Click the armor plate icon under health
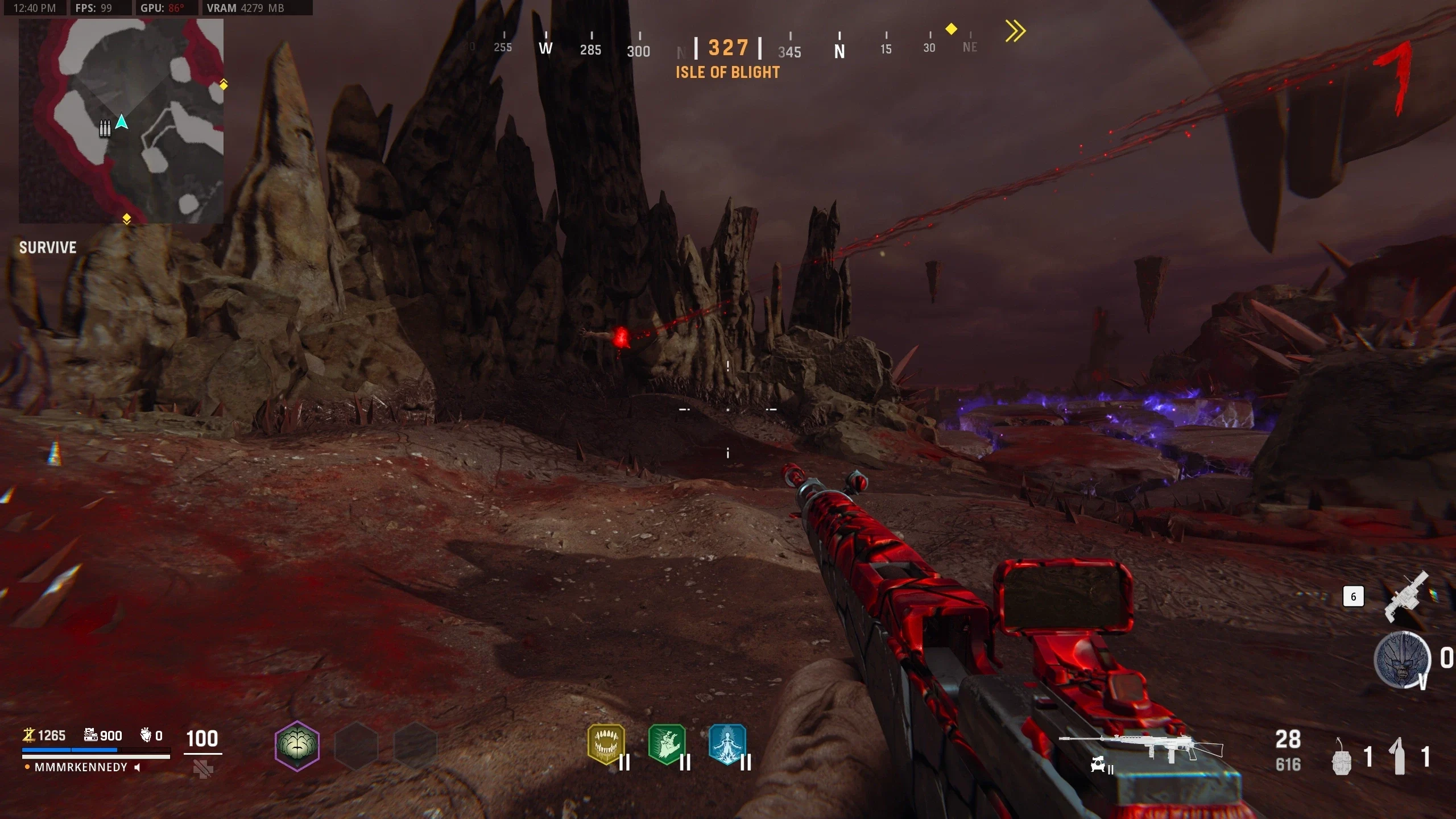This screenshot has height=819, width=1456. pyautogui.click(x=203, y=770)
